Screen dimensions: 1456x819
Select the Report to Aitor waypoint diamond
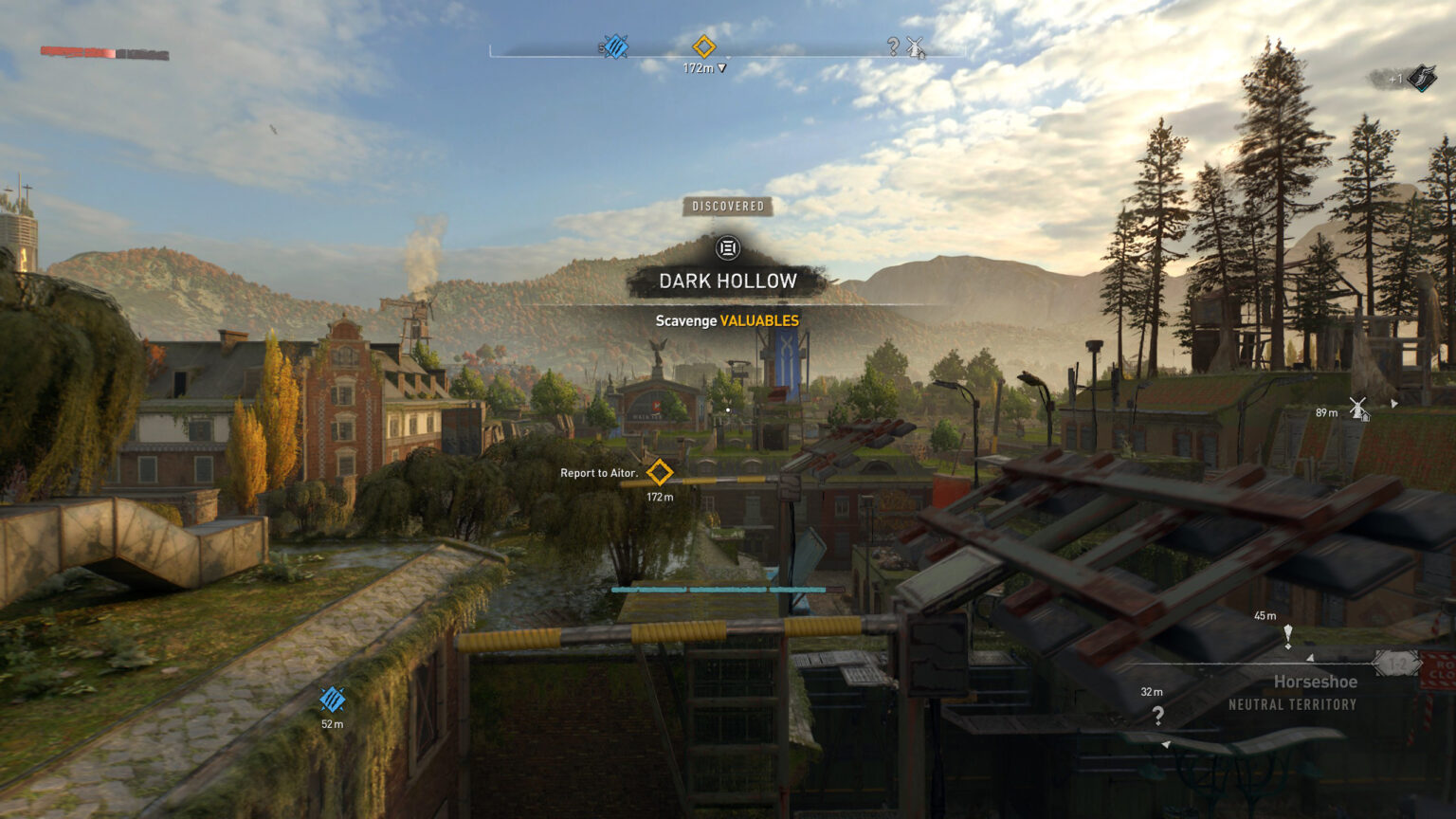[660, 469]
